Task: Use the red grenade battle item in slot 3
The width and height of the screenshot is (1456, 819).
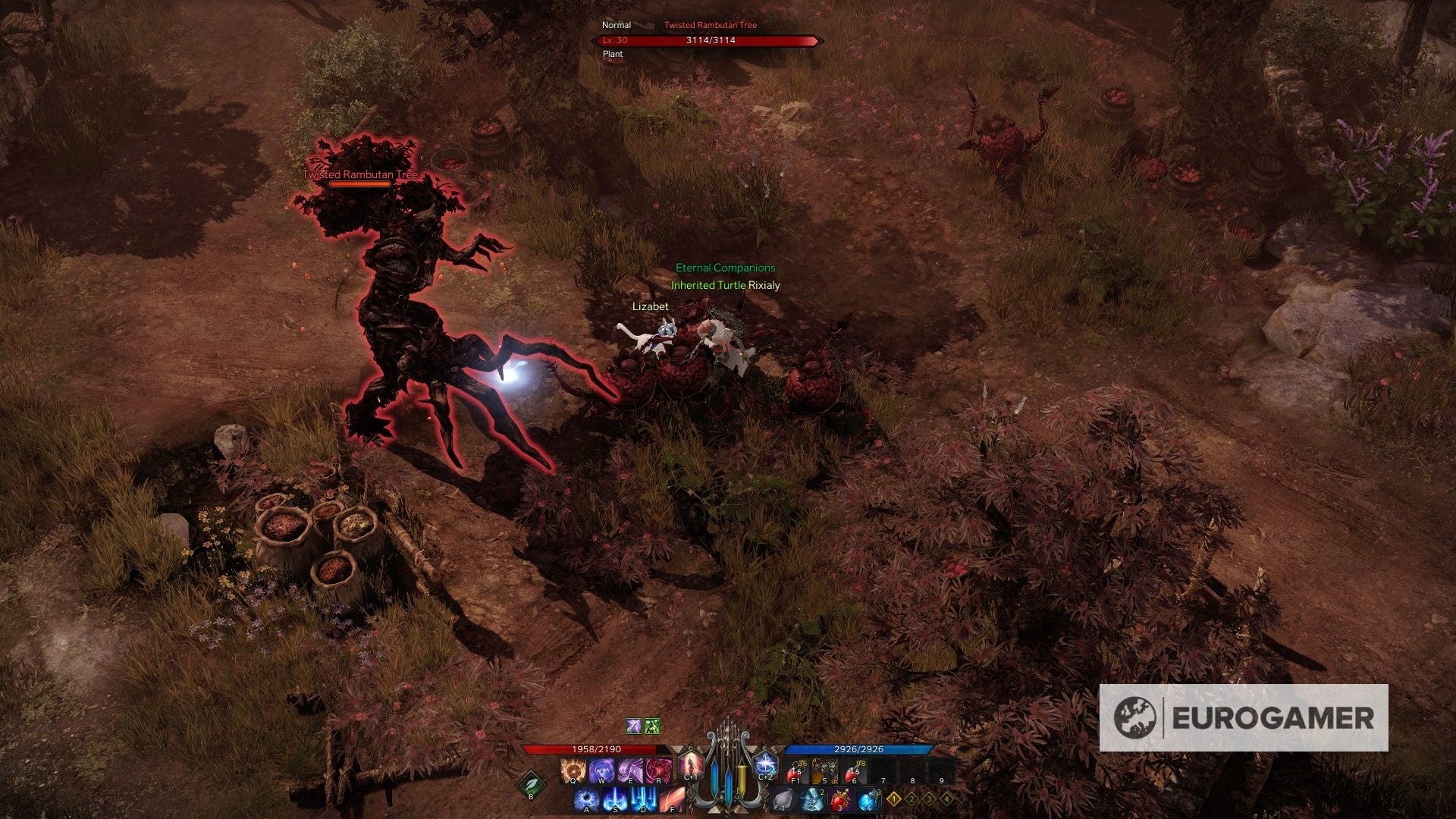Action: pos(840,800)
